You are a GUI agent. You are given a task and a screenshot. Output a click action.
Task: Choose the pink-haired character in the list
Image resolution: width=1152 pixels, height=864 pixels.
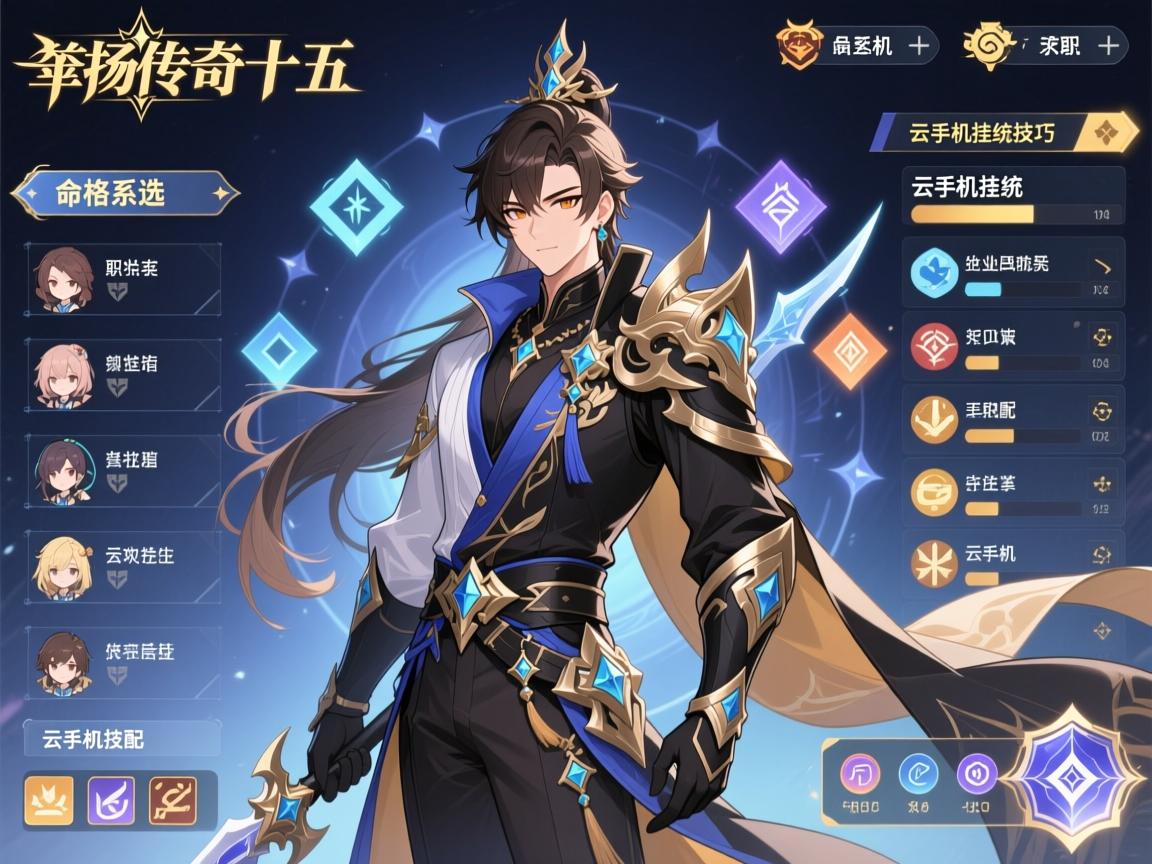[x=122, y=375]
